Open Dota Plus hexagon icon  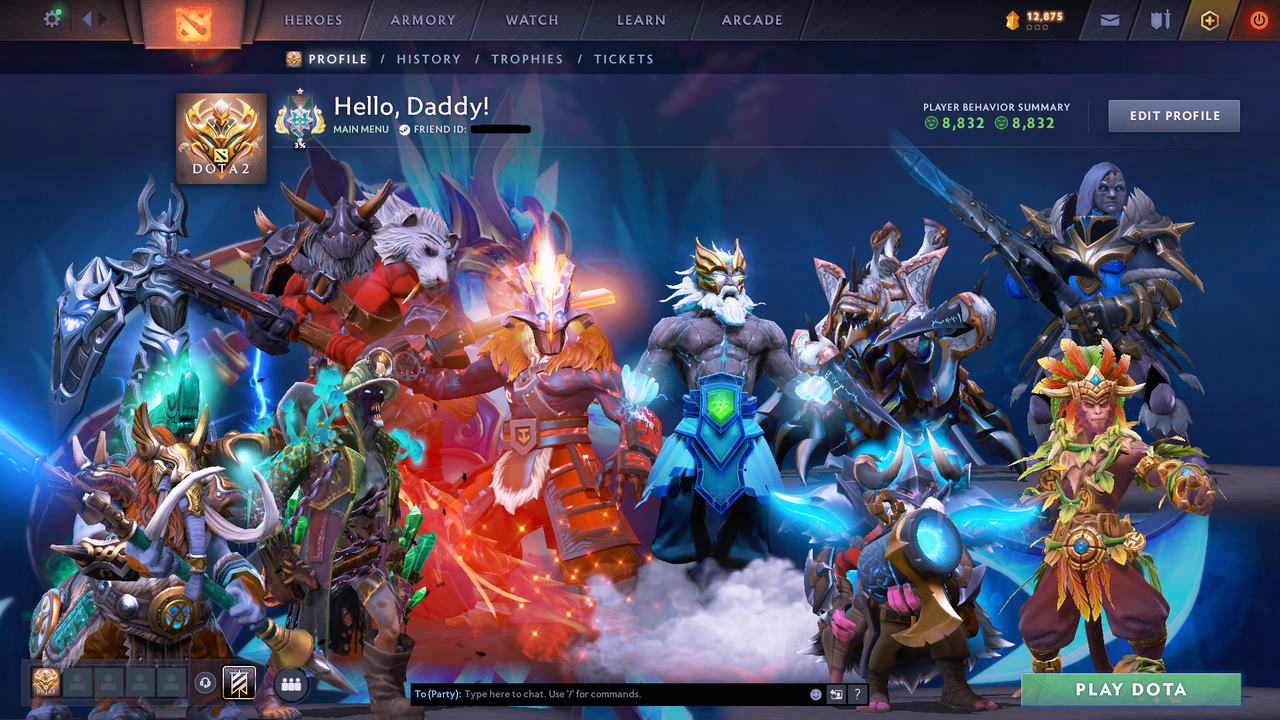click(1209, 19)
